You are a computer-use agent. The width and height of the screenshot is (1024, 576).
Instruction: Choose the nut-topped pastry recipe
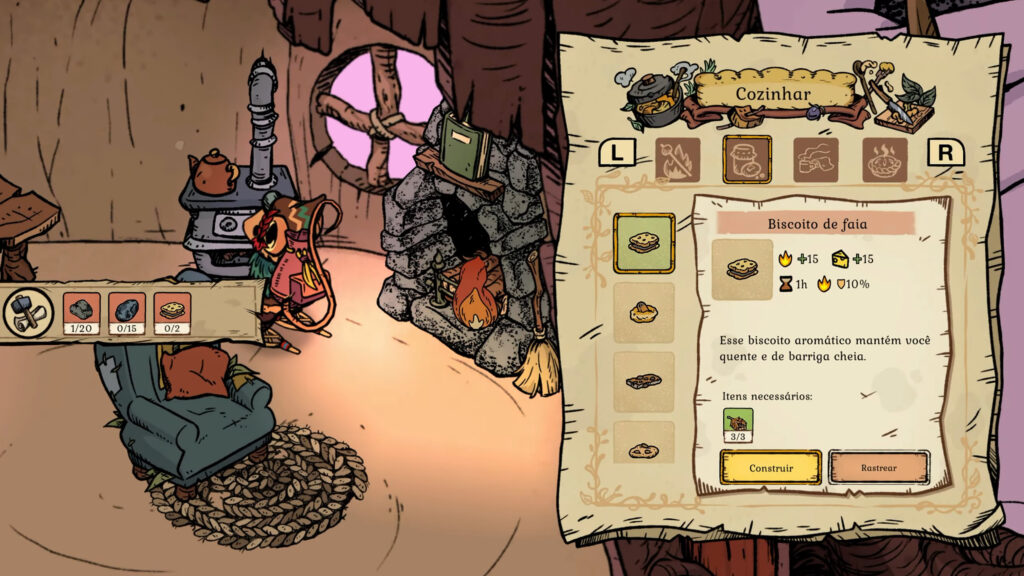point(644,313)
